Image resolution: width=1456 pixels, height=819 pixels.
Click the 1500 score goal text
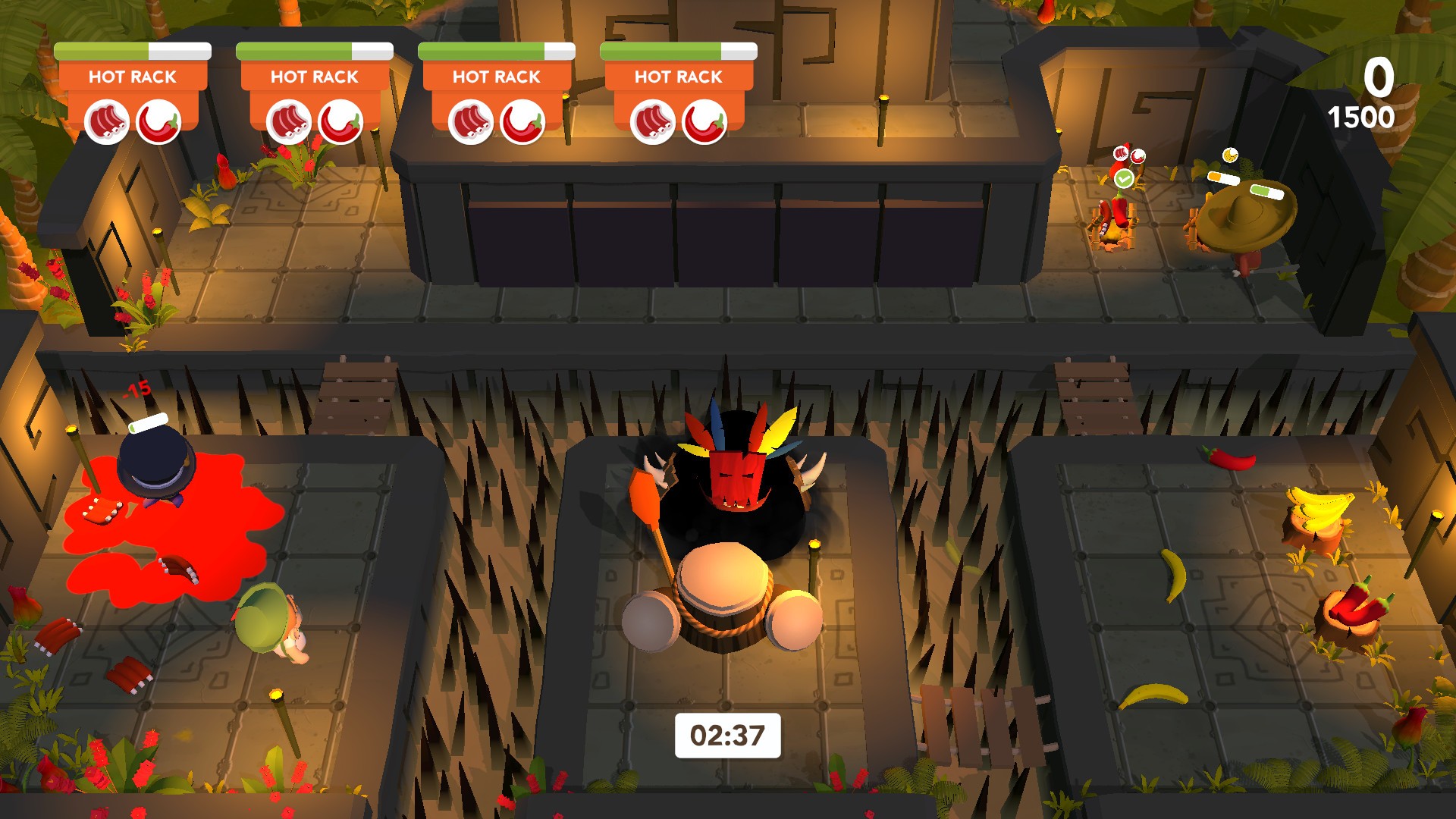tap(1362, 117)
